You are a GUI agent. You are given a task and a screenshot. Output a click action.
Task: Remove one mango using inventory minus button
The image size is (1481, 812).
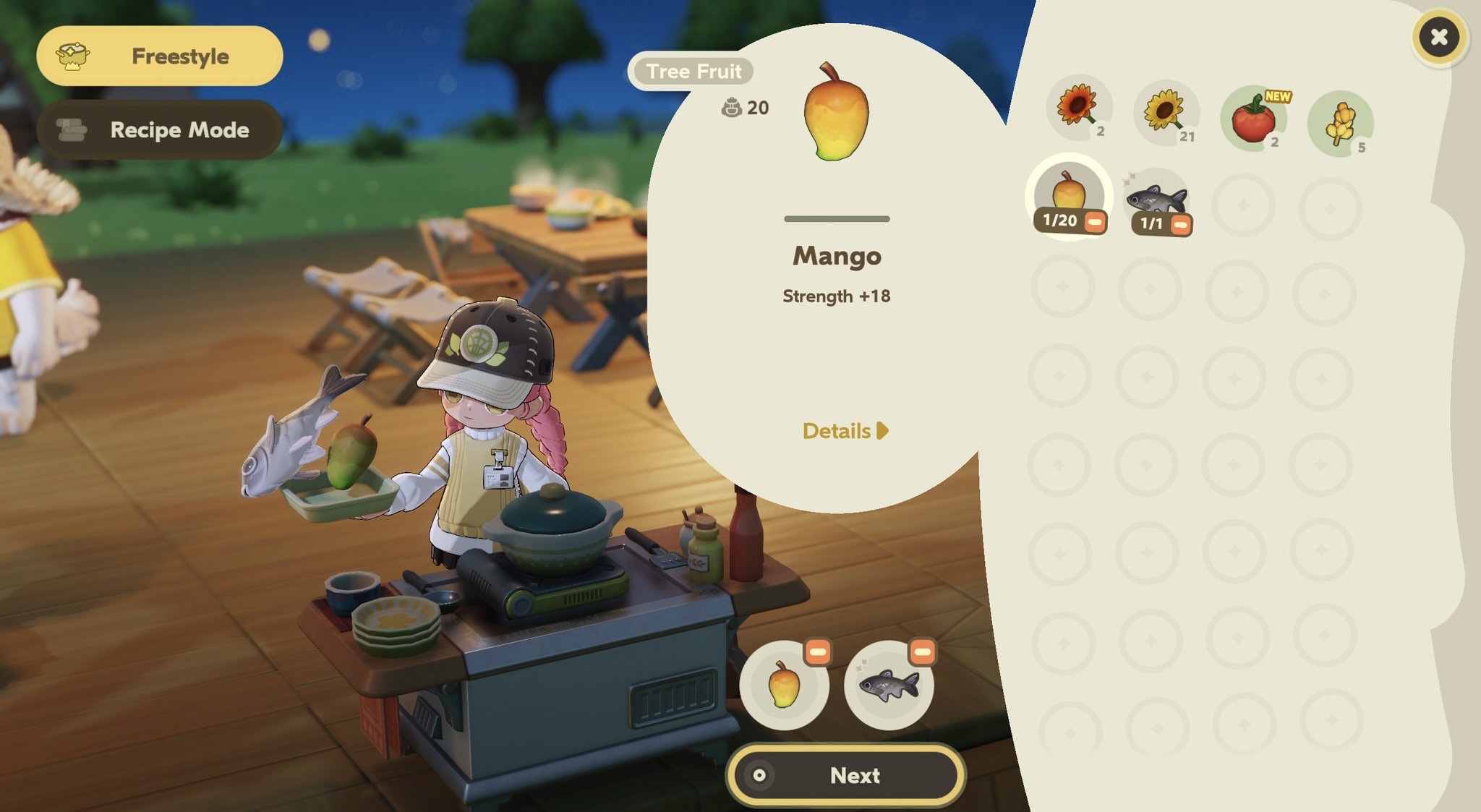(x=1095, y=222)
